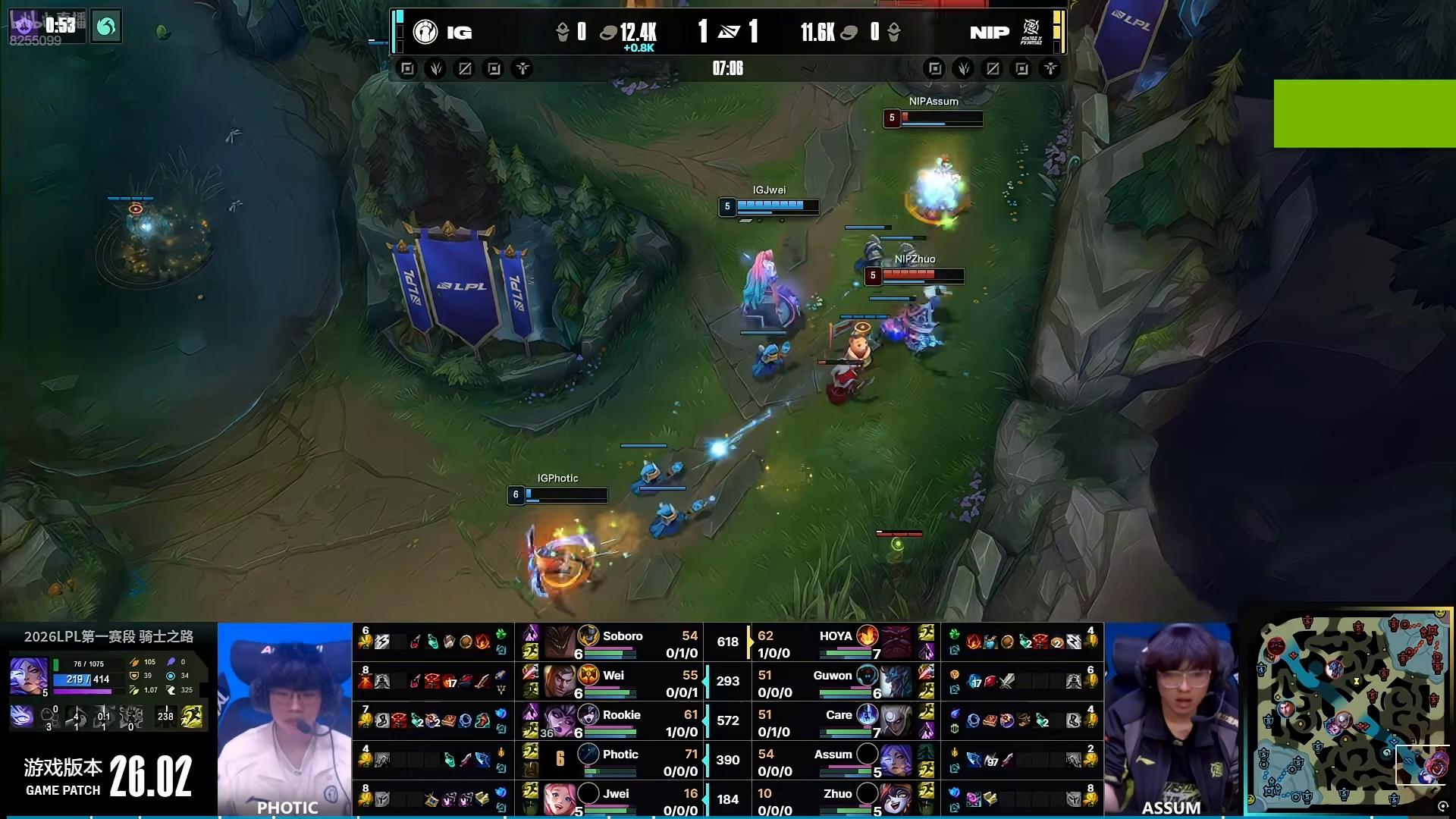Click the yellow Flash-style summoner spell in stats panel
Screen dimensions: 1456x819
click(x=192, y=717)
